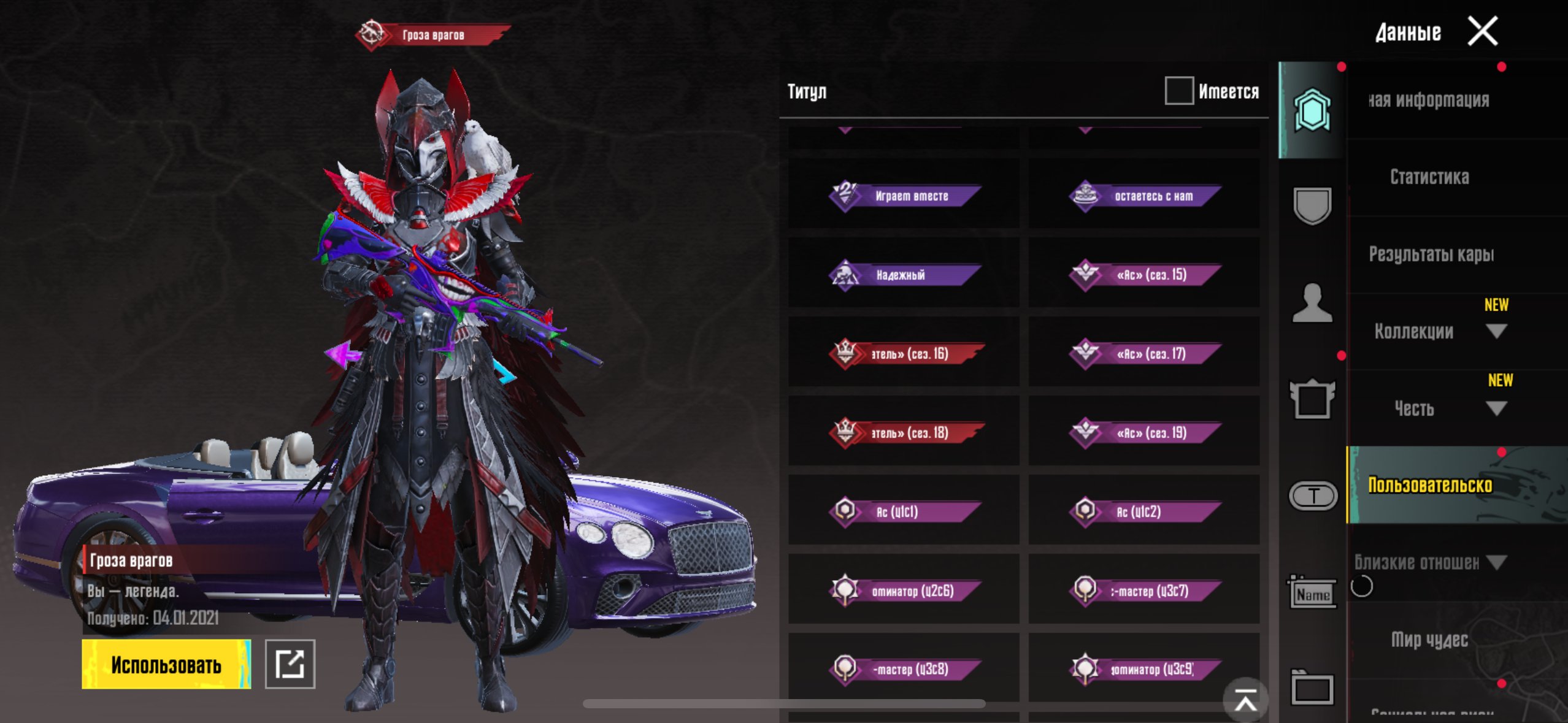Select the «Ас» (сез. 15) title

(1145, 275)
